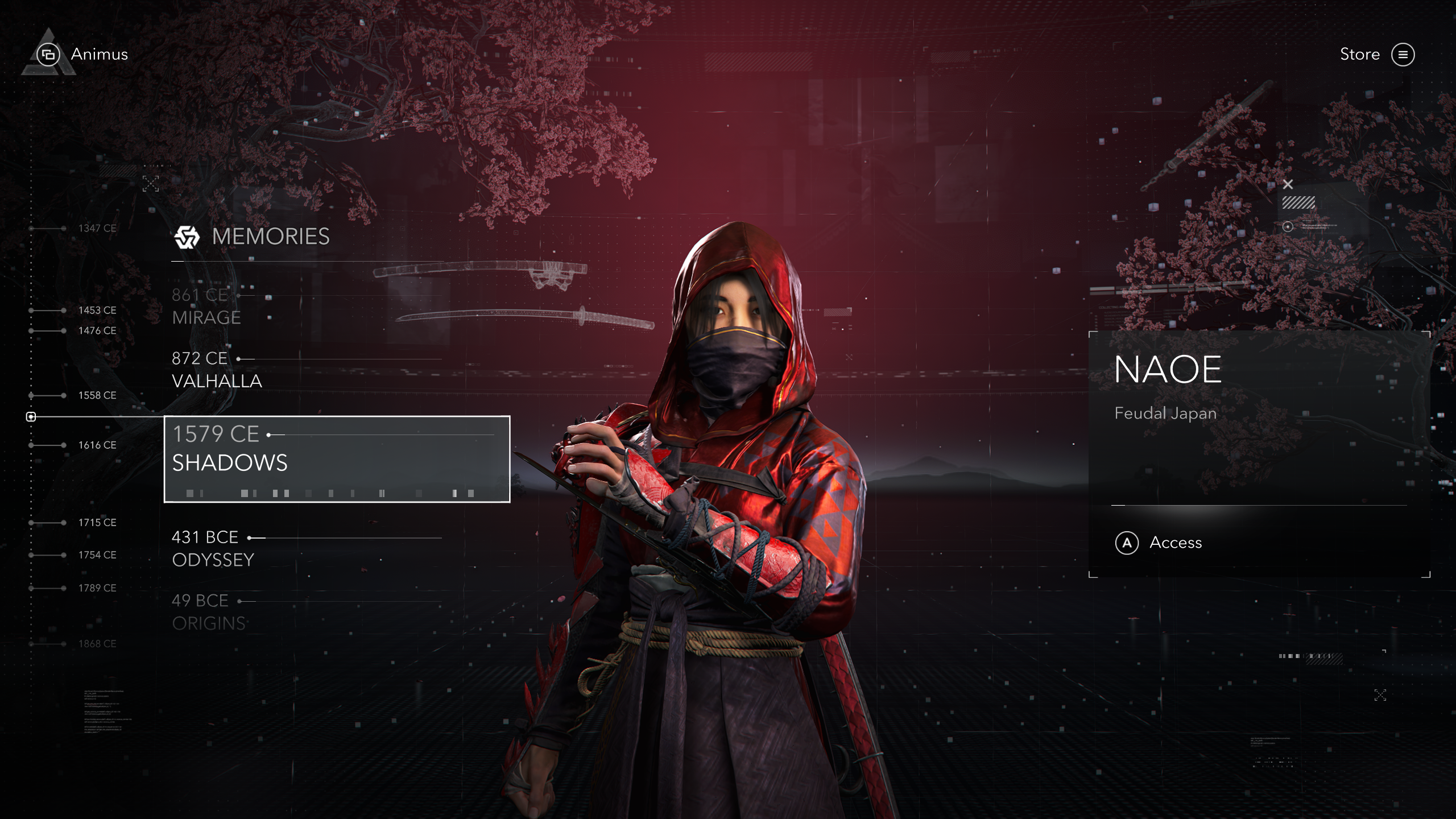Select the 1616 CE timeline marker
Screen dimensions: 1456x819
click(x=97, y=445)
